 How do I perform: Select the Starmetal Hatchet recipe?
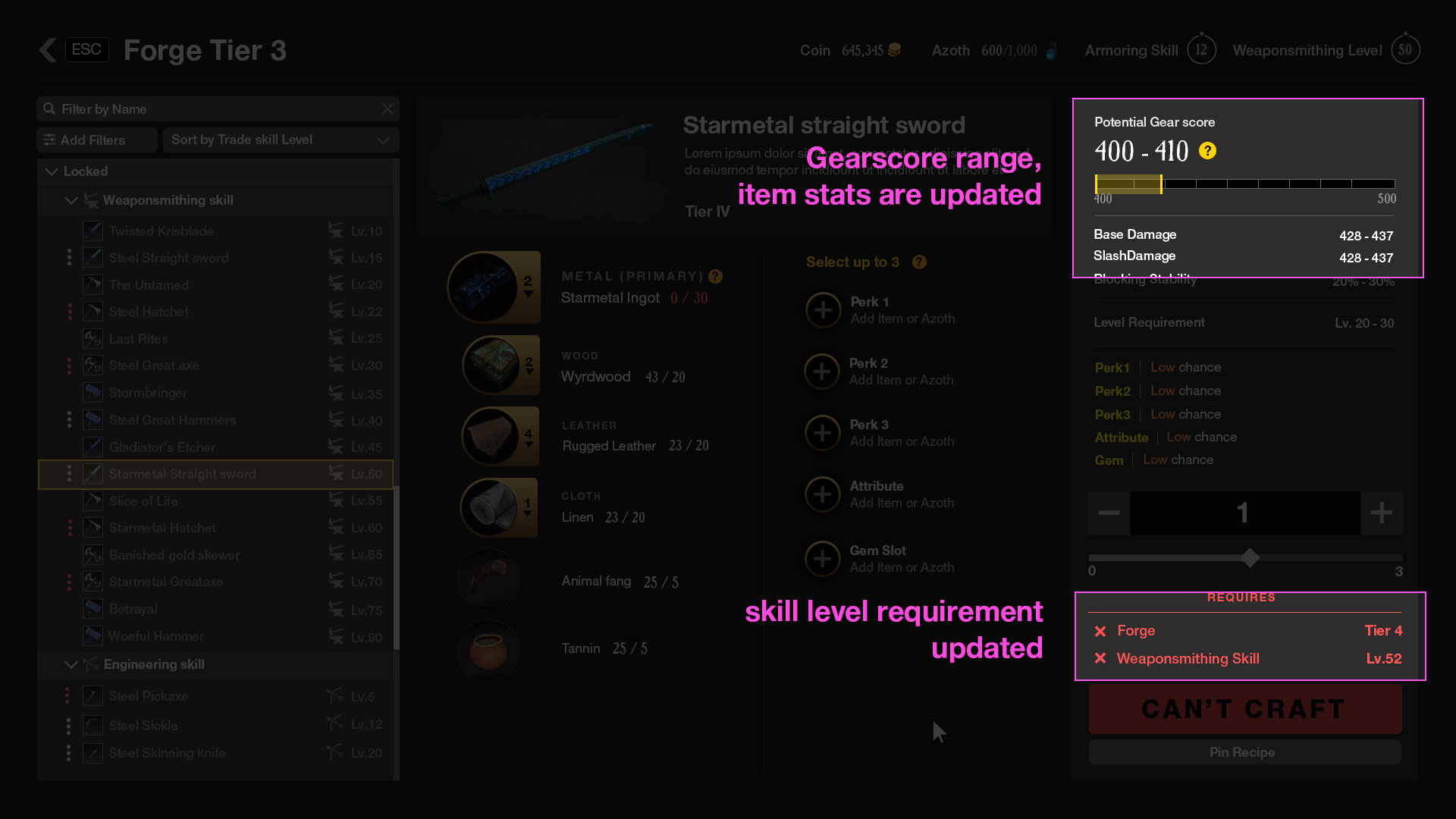[x=162, y=528]
